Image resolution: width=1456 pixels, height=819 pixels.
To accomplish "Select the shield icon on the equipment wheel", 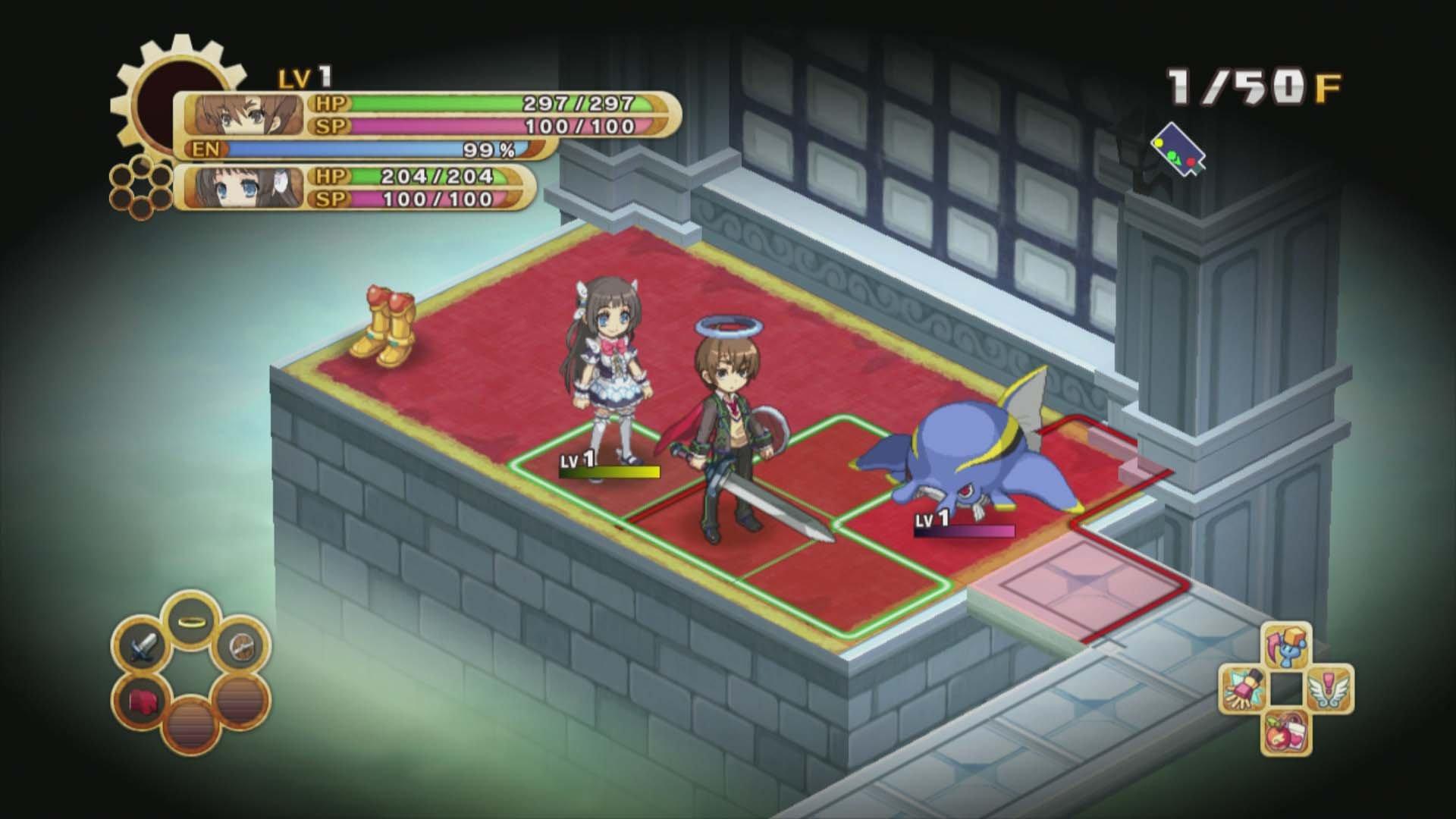I will pos(241,646).
